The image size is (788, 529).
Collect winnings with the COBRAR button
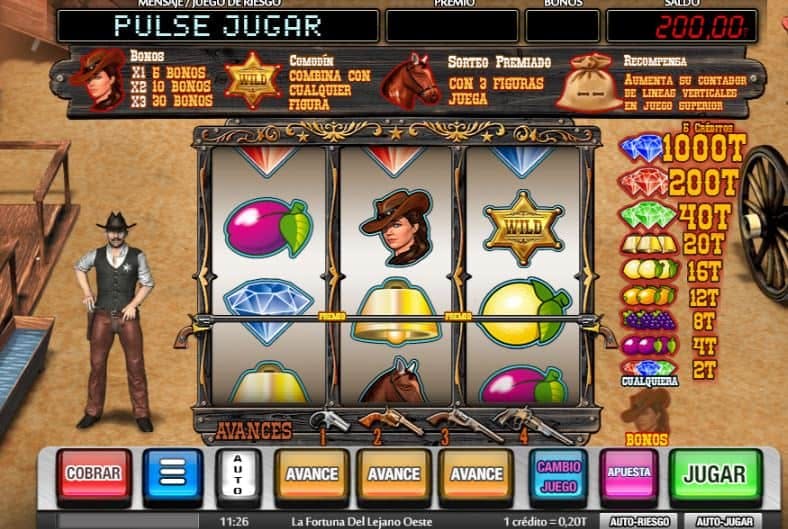pos(93,474)
